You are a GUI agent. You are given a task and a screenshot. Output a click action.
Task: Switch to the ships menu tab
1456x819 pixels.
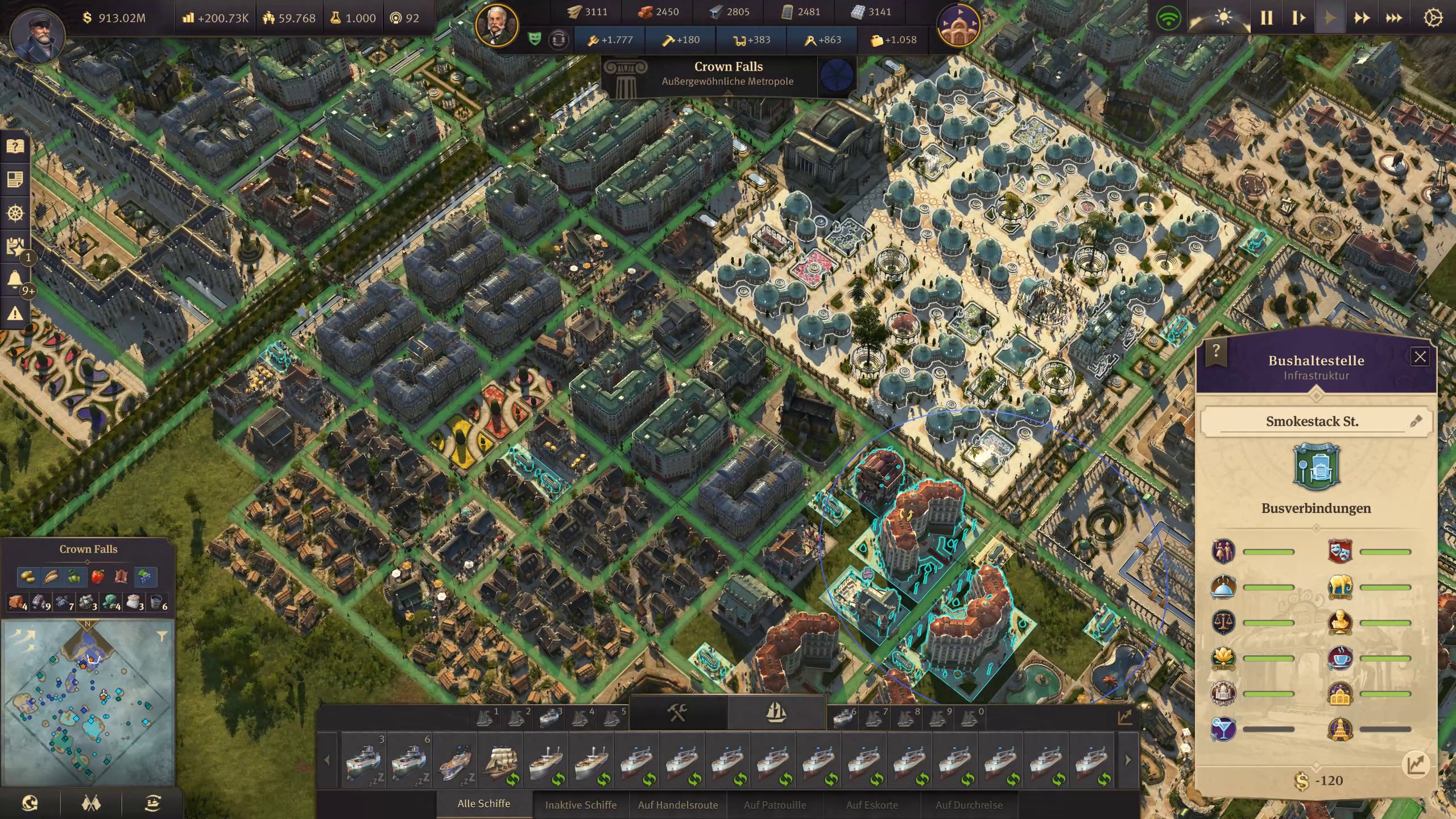(x=776, y=713)
